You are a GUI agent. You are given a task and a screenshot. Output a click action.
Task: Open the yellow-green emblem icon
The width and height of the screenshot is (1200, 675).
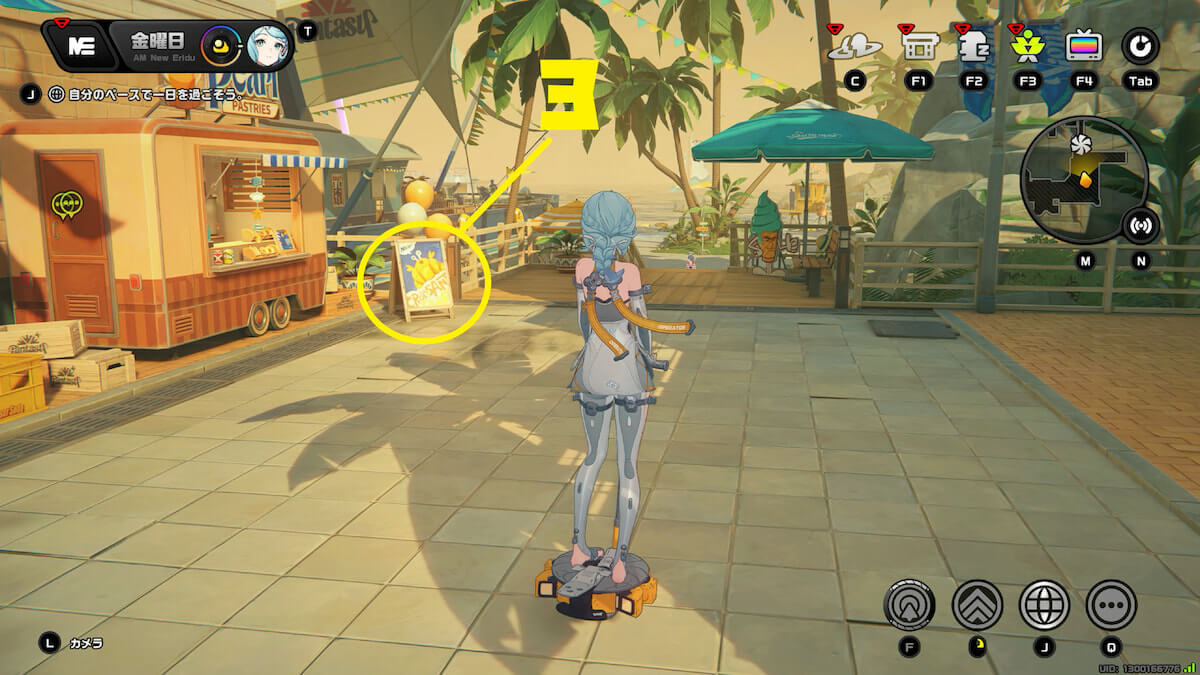(x=1027, y=46)
